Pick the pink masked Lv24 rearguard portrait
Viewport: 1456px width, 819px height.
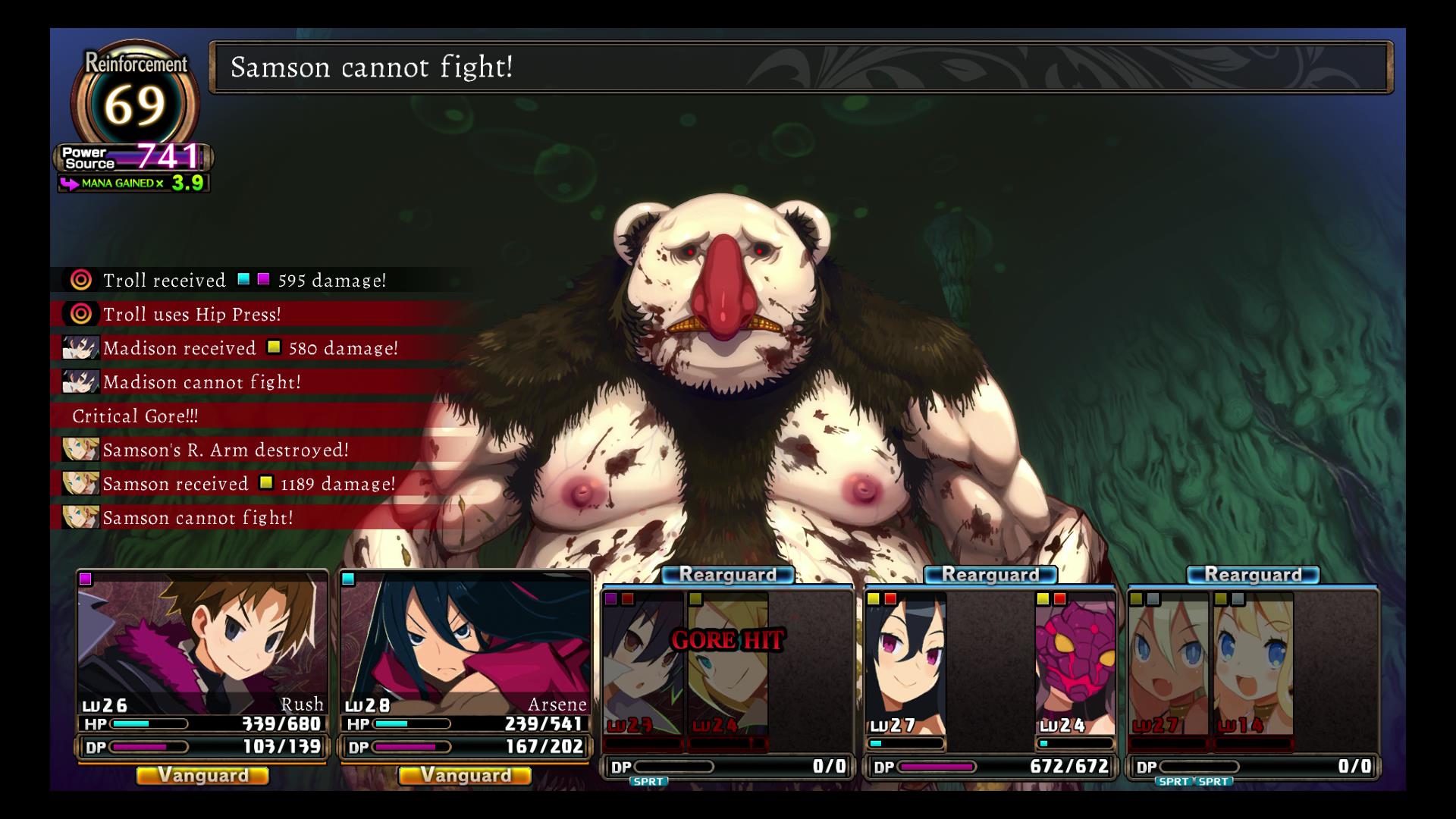[x=1075, y=667]
